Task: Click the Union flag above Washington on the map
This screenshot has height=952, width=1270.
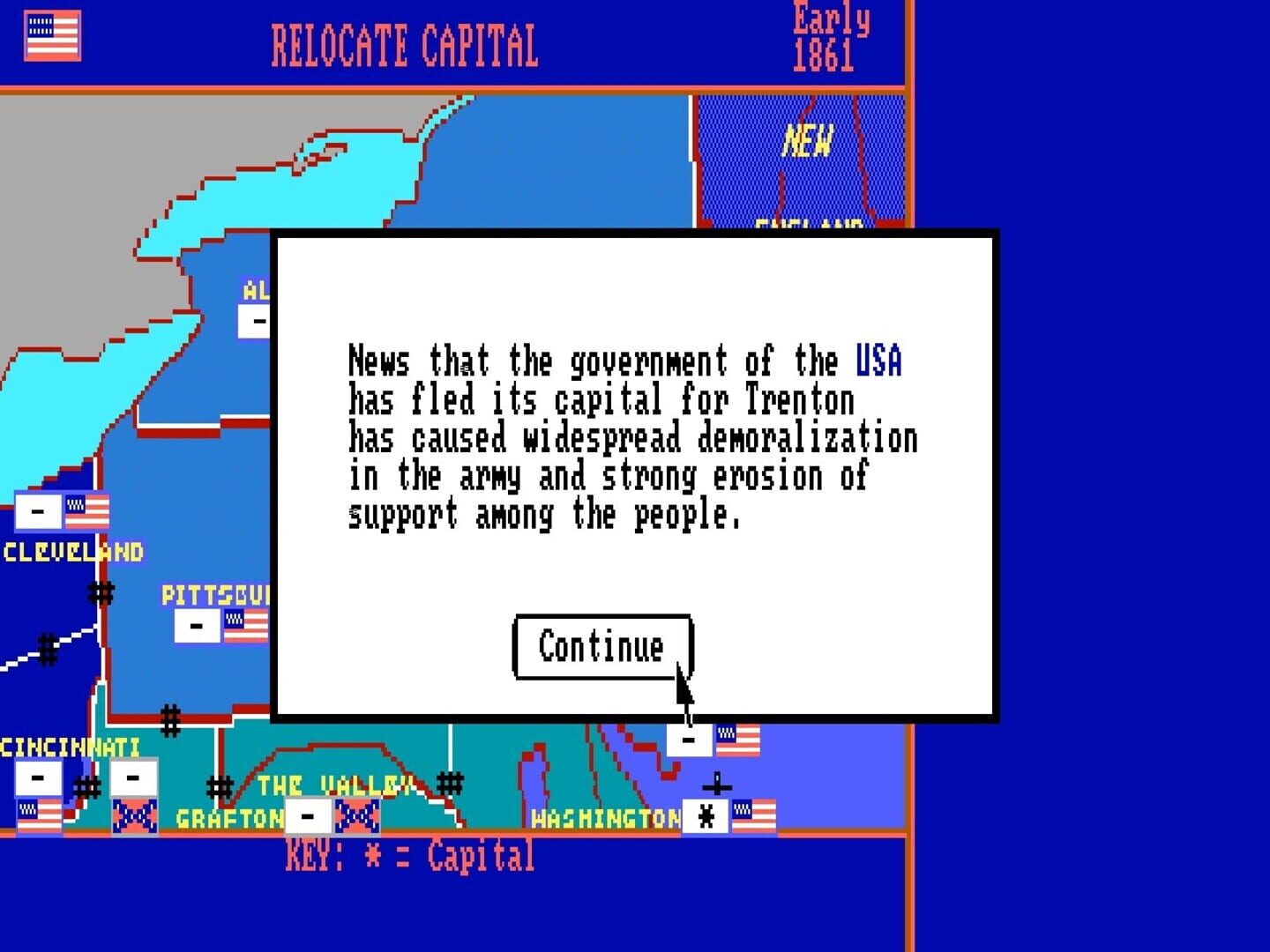Action: (x=739, y=739)
